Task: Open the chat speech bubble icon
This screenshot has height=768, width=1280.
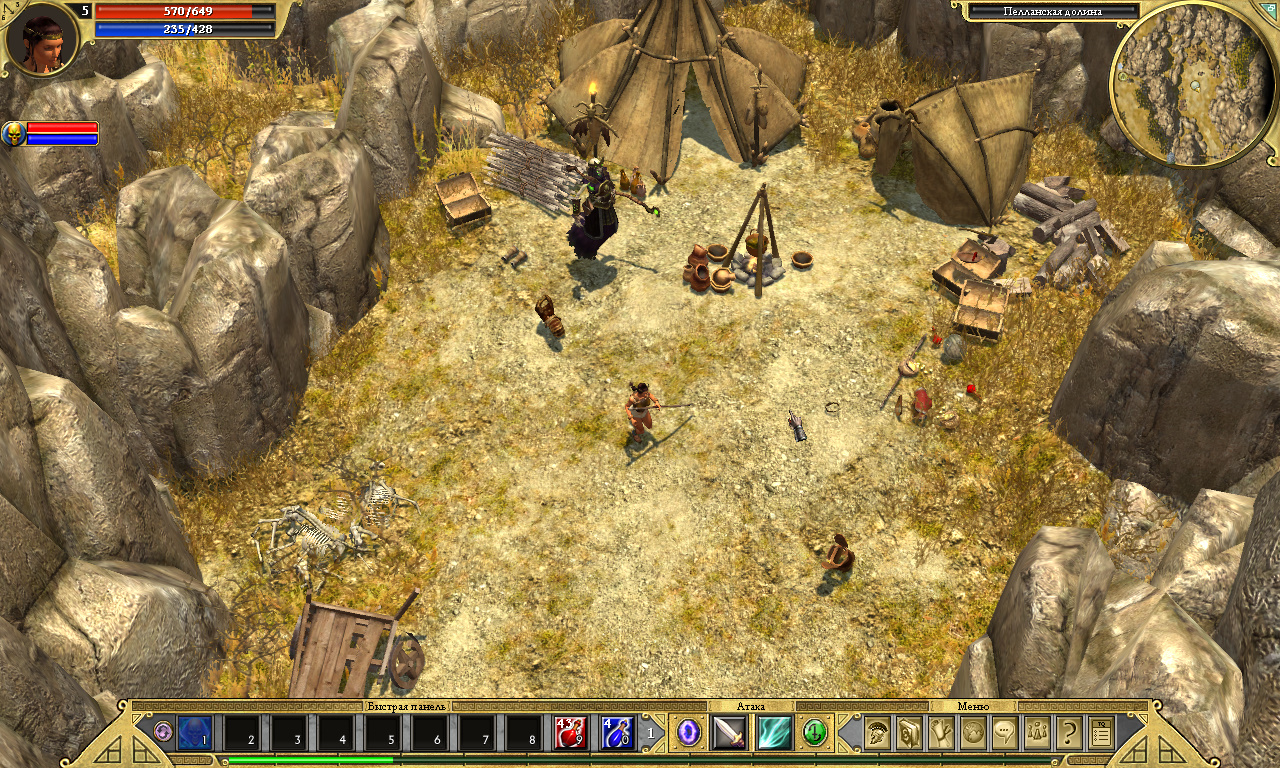Action: 1005,733
